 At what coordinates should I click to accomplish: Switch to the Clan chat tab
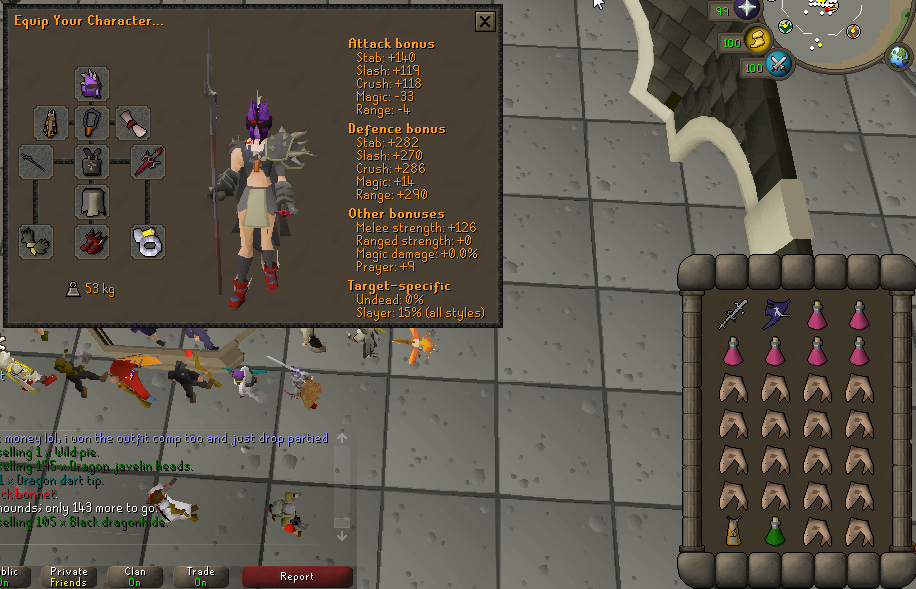click(x=134, y=576)
